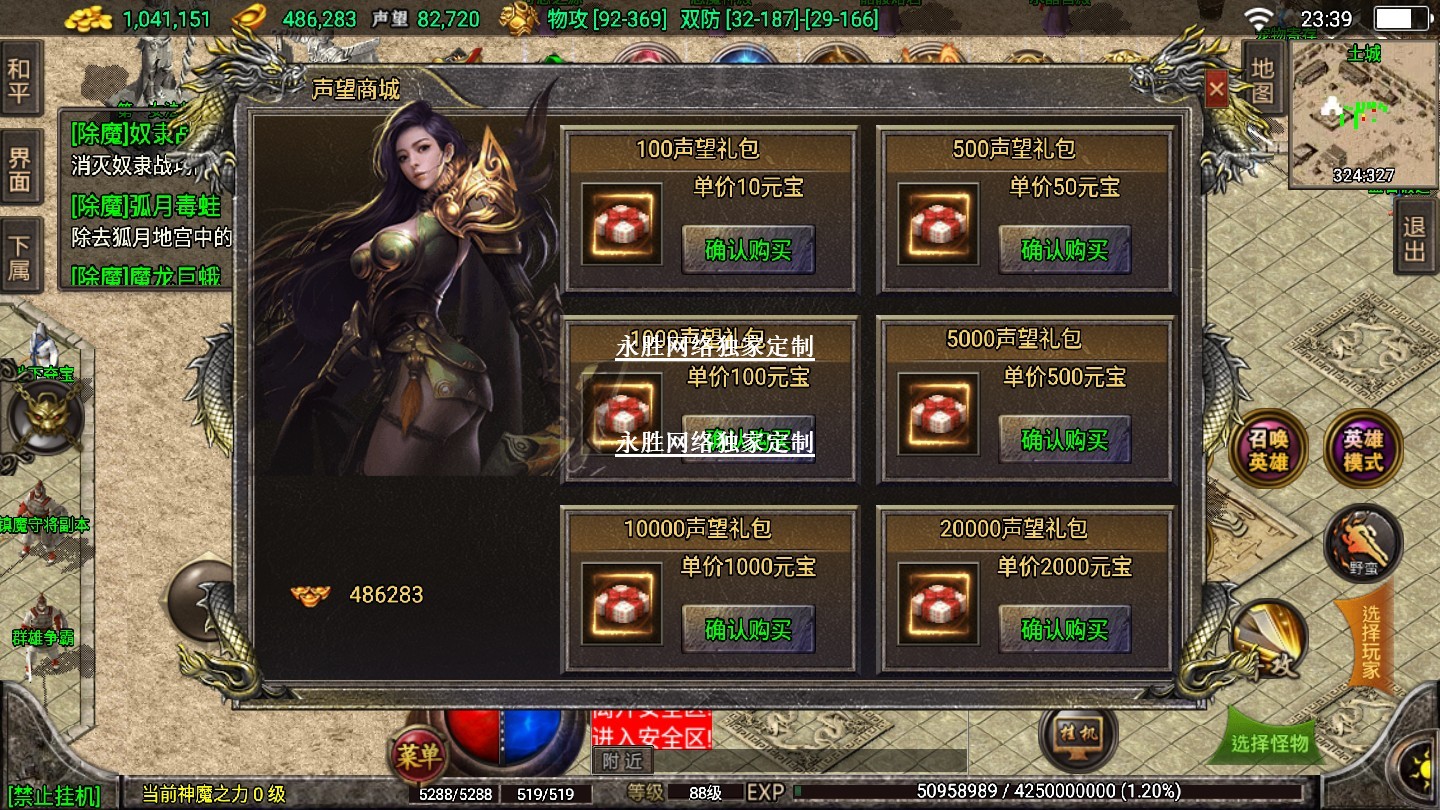Tap the 选择怪物 target button
1440x810 pixels.
pyautogui.click(x=1270, y=743)
